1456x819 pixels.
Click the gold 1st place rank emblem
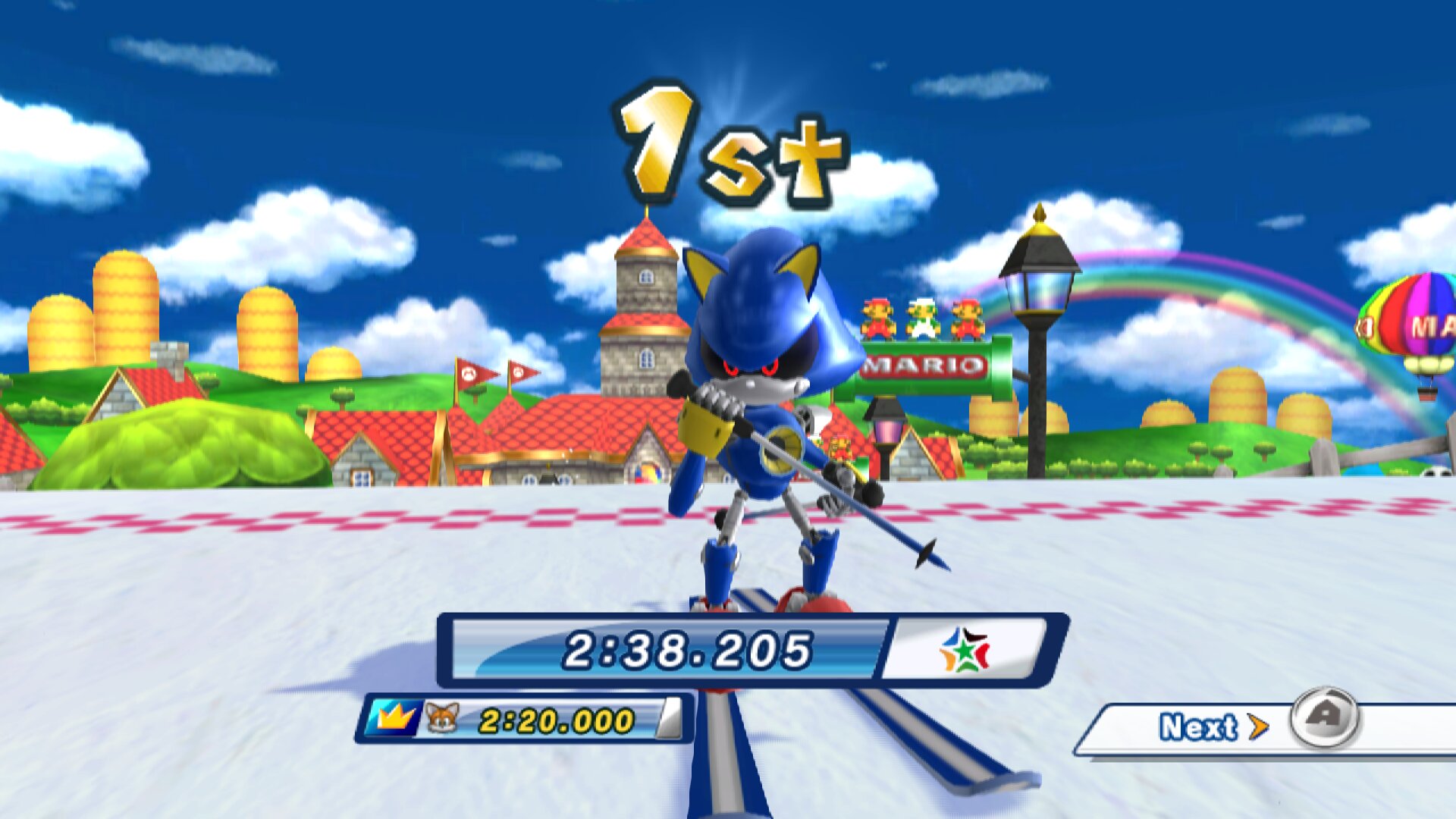728,140
